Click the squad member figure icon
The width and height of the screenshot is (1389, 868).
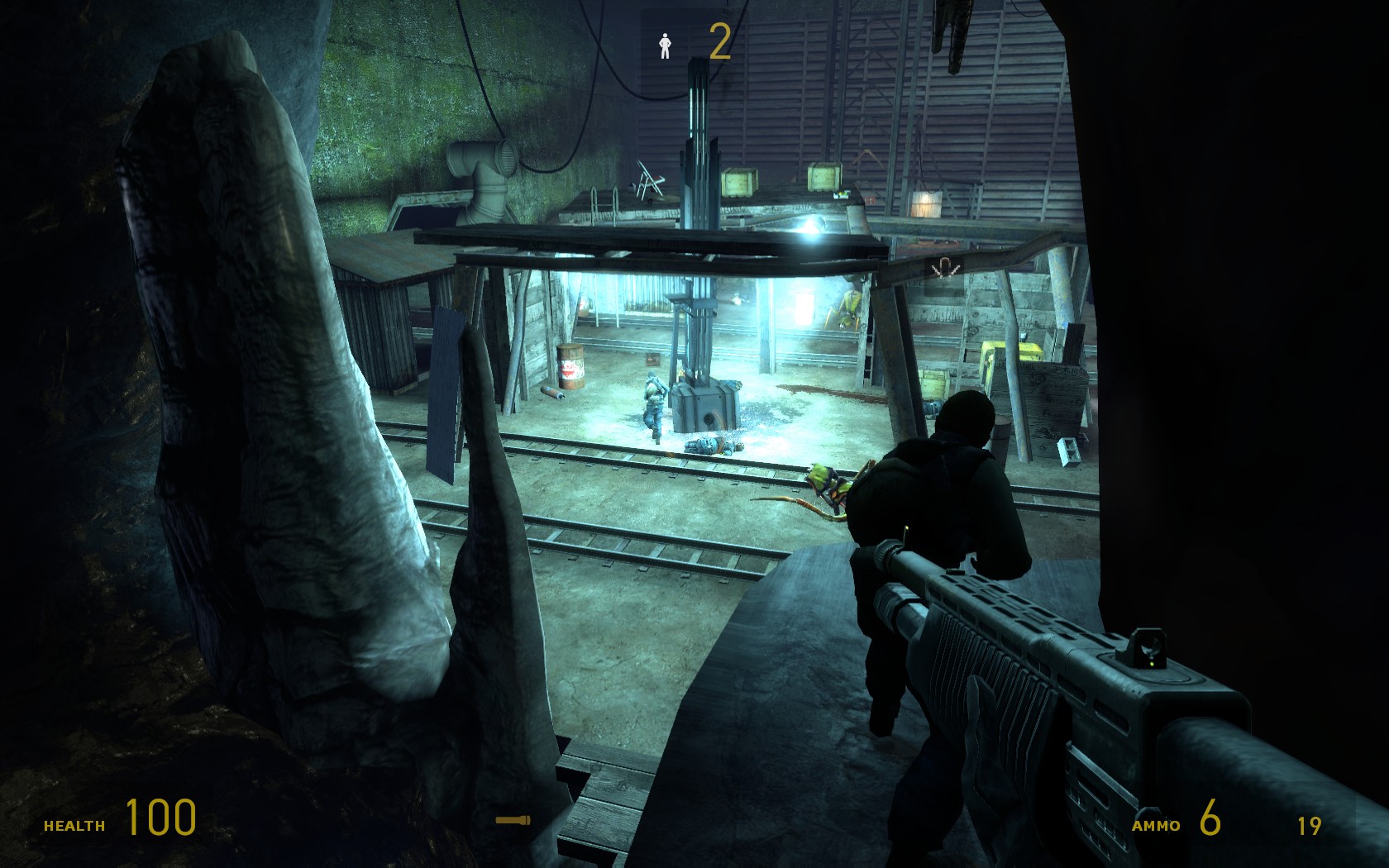coord(665,45)
